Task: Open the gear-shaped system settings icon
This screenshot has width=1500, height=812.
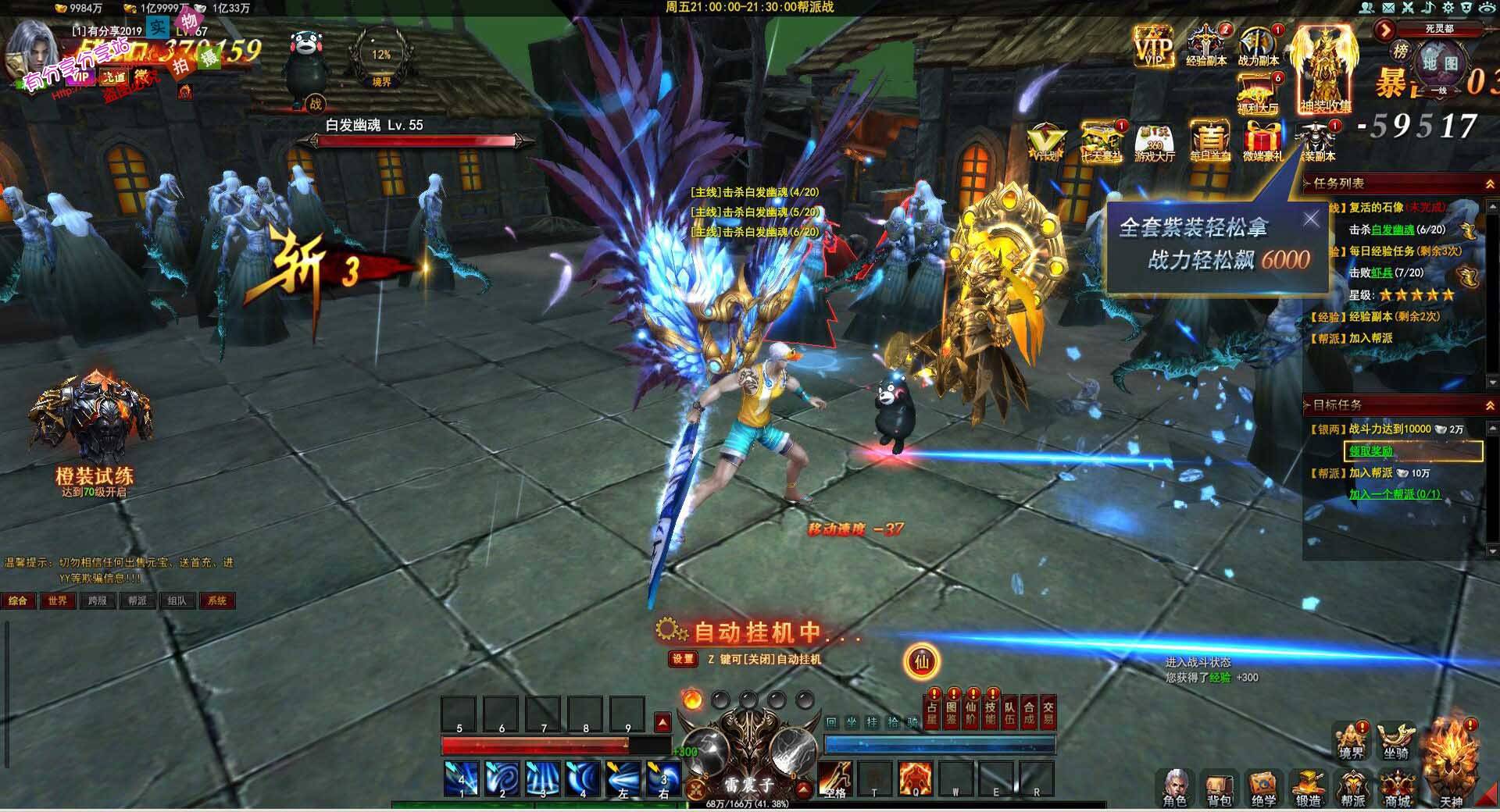Action: pos(1448,8)
